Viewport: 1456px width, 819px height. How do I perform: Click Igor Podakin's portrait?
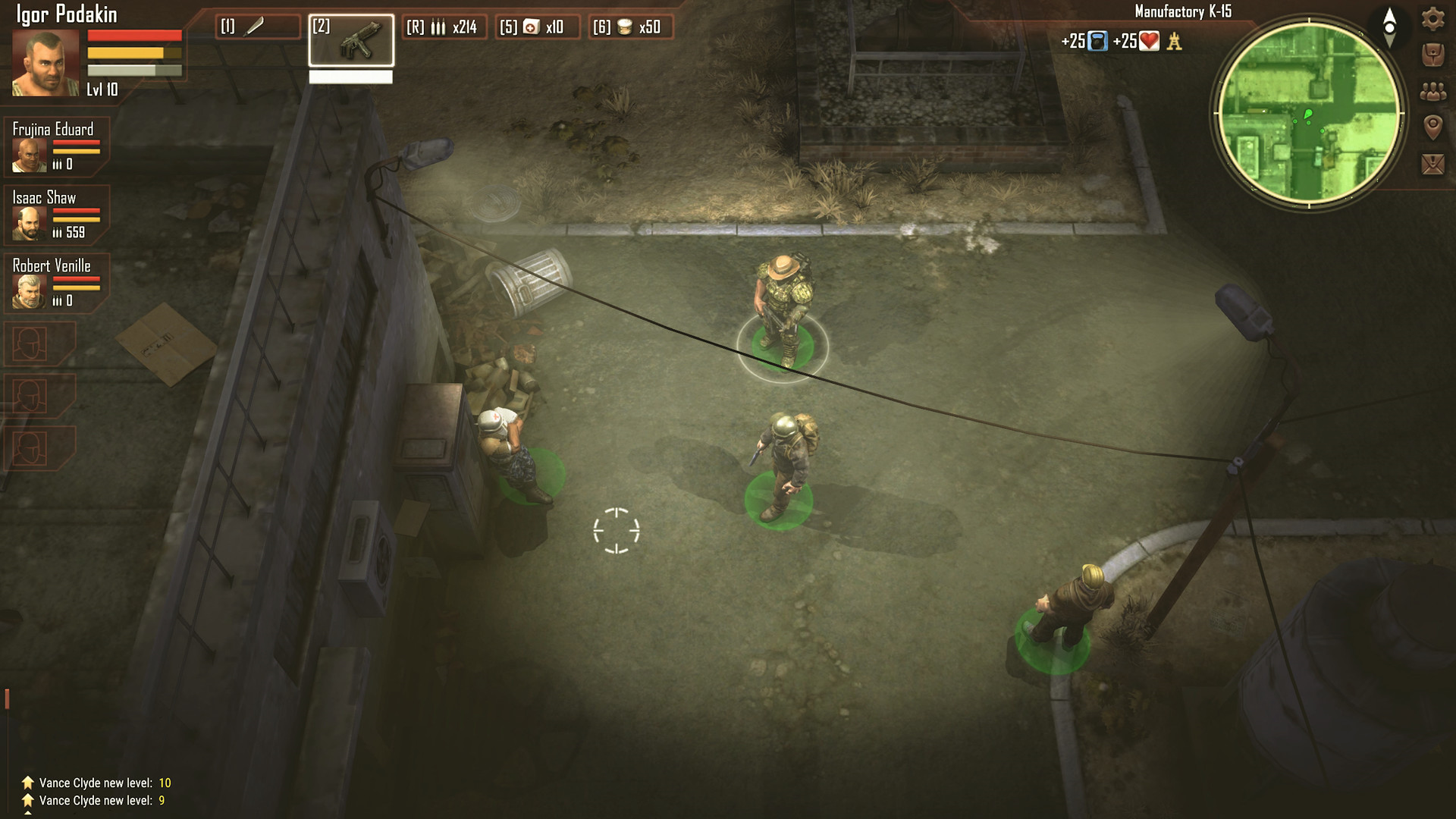45,64
